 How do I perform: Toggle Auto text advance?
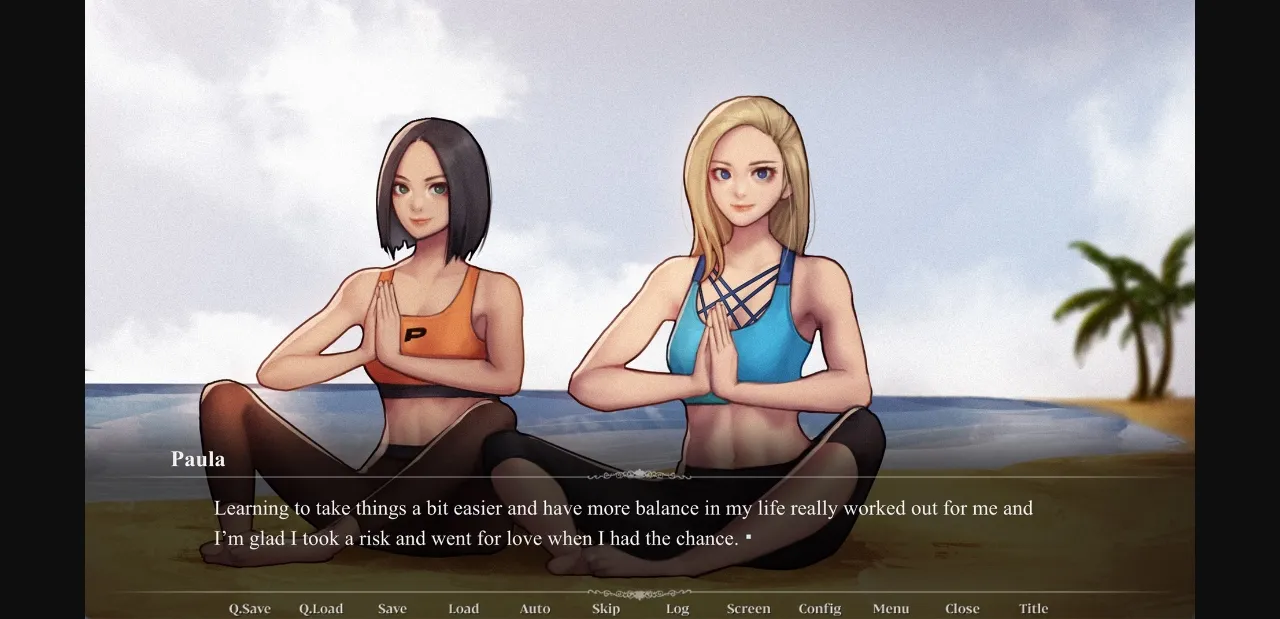(x=535, y=608)
